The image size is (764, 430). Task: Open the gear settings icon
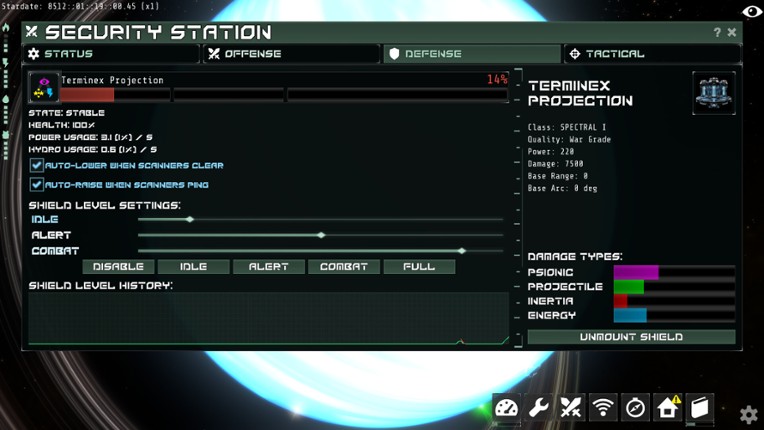tap(748, 414)
